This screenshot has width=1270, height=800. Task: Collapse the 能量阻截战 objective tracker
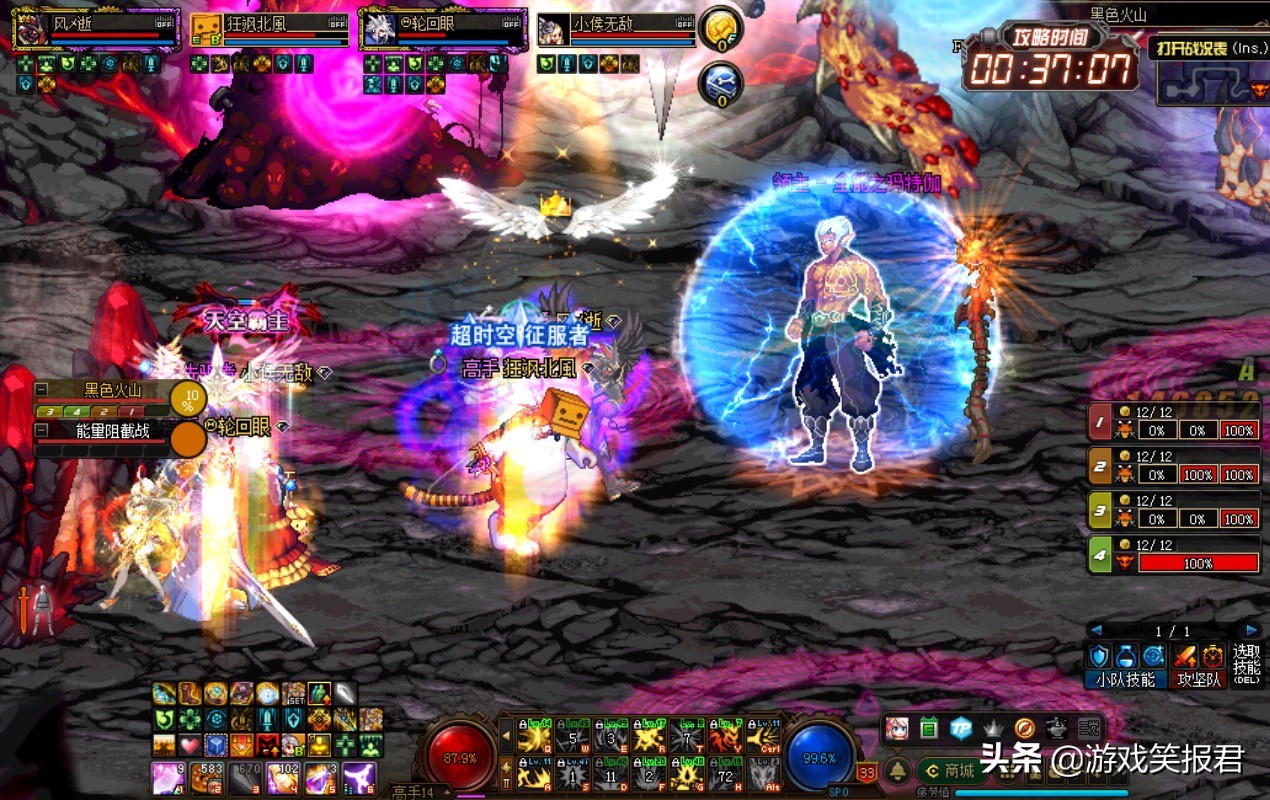41,430
